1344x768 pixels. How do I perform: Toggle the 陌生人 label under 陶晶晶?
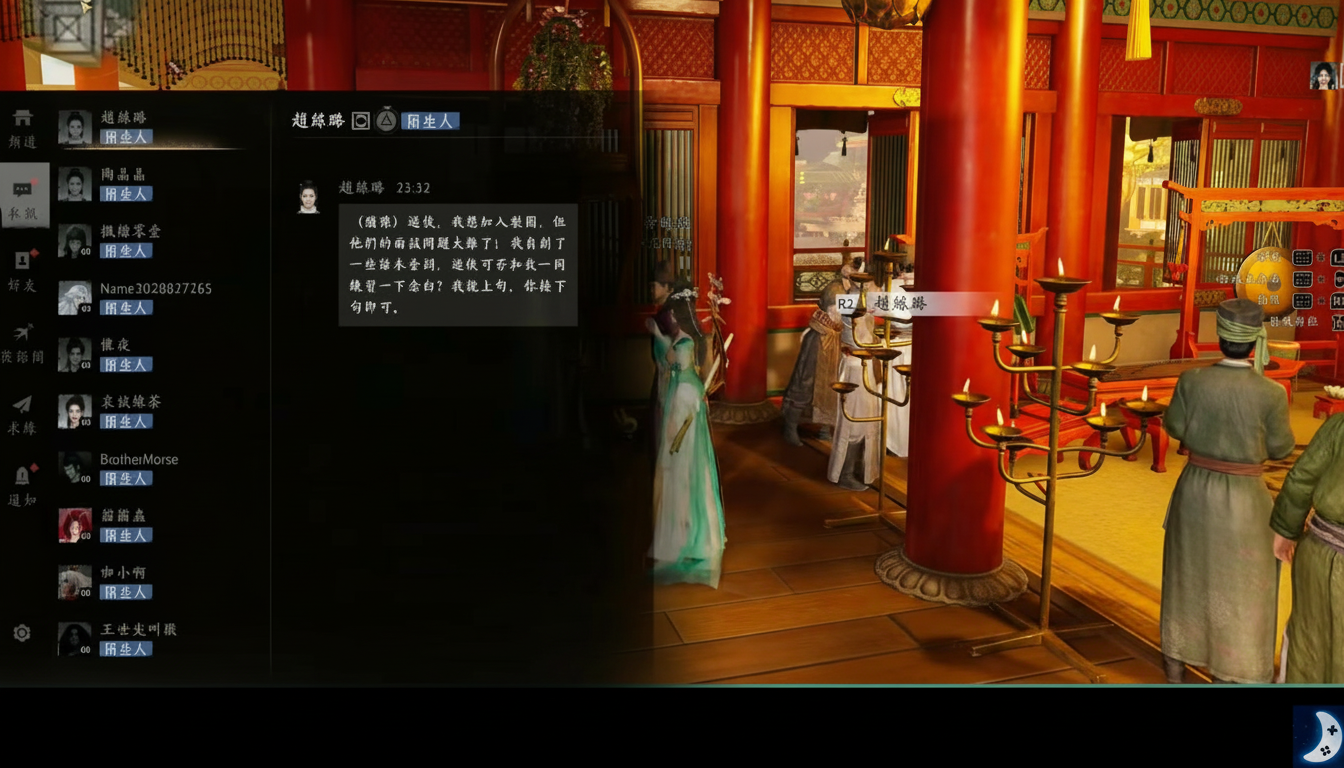coord(128,194)
